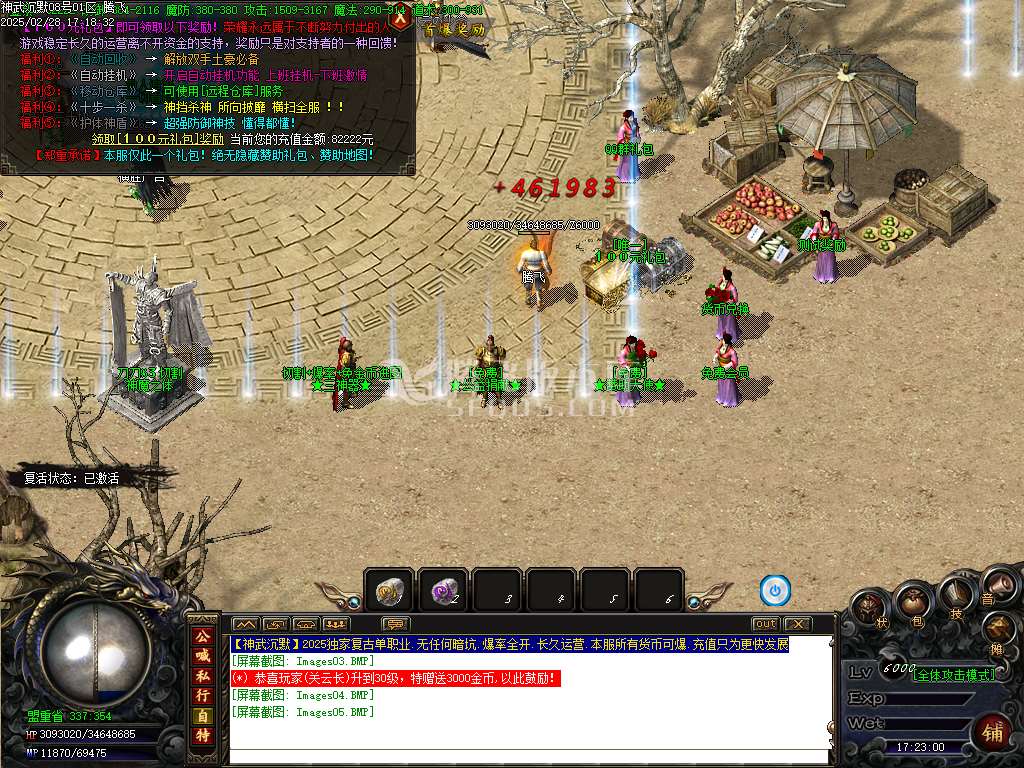The height and width of the screenshot is (768, 1024).
Task: Close the 100元礼包 reward dialog
Action: point(401,17)
